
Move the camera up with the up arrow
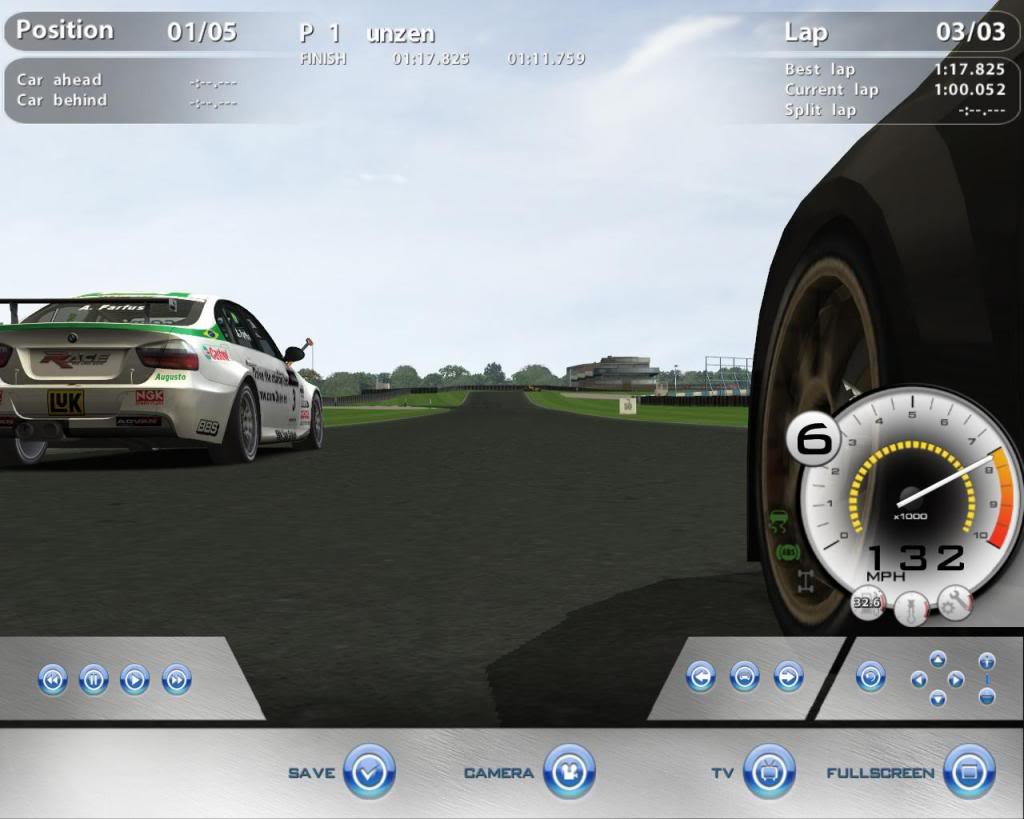coord(937,659)
